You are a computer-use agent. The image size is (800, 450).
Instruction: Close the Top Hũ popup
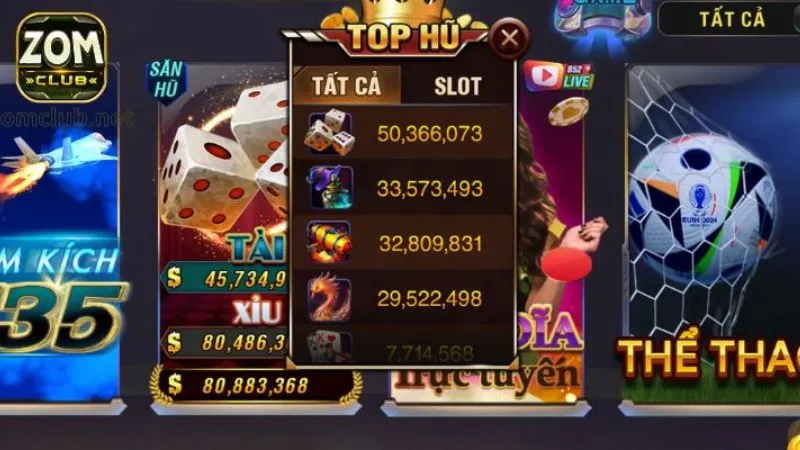pyautogui.click(x=510, y=40)
